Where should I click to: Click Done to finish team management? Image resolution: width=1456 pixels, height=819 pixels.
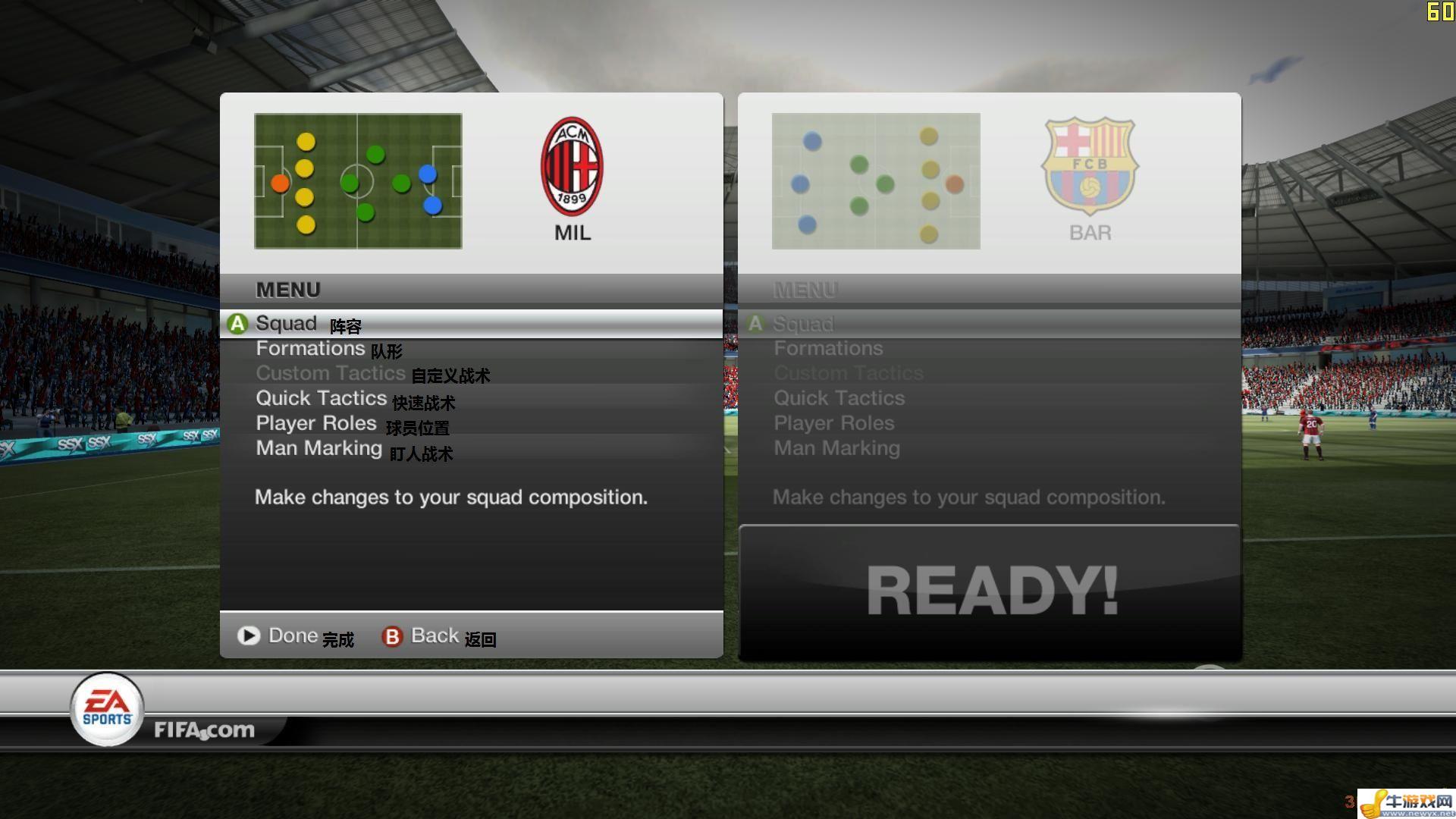click(292, 635)
